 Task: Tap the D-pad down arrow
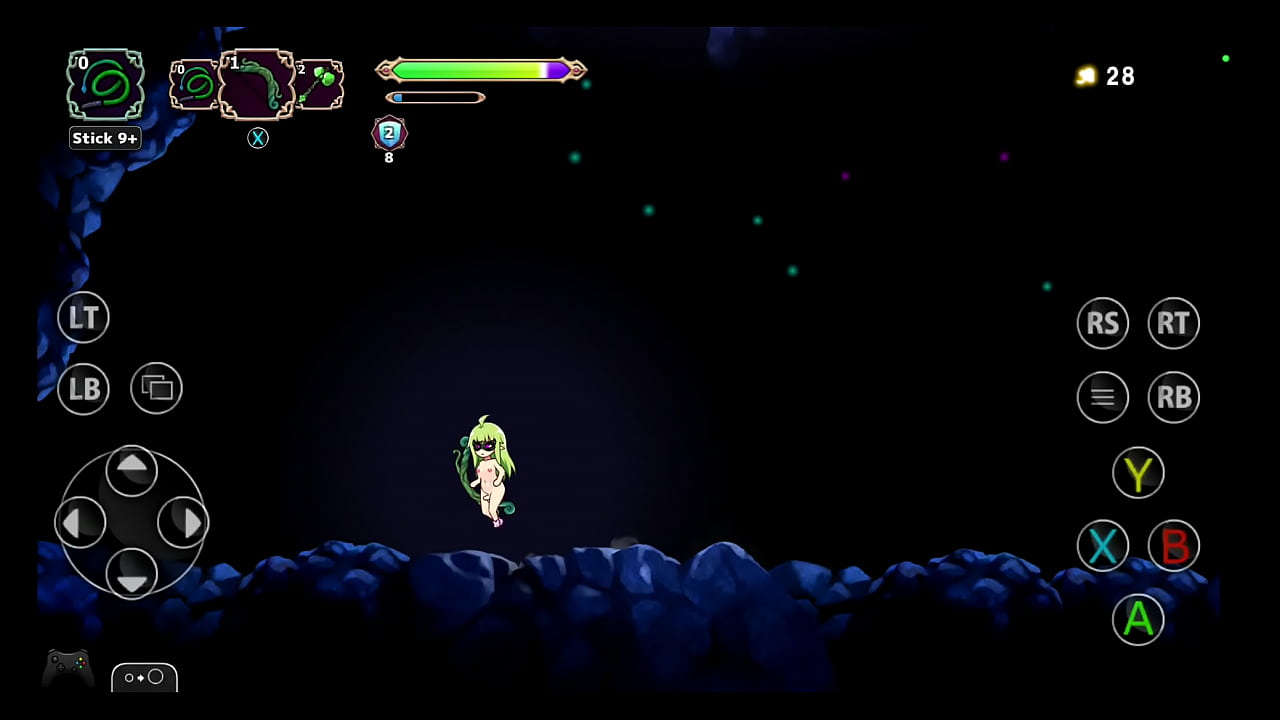coord(132,573)
